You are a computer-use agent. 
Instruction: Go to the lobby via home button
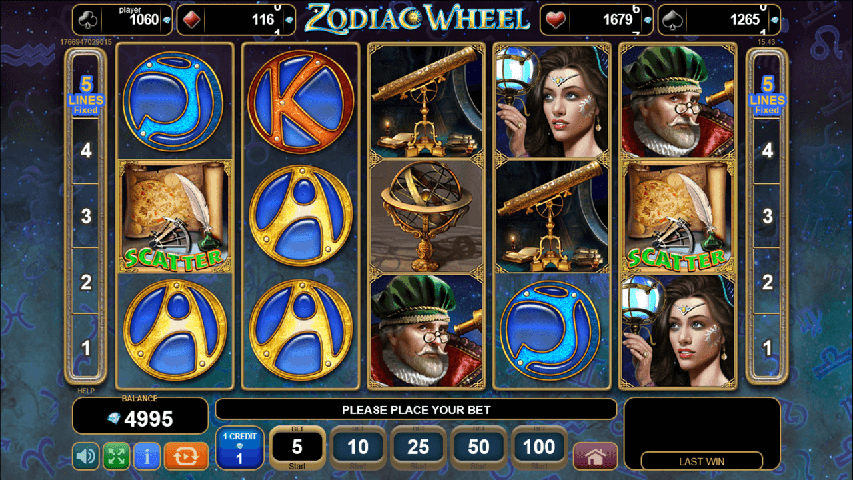pos(595,457)
